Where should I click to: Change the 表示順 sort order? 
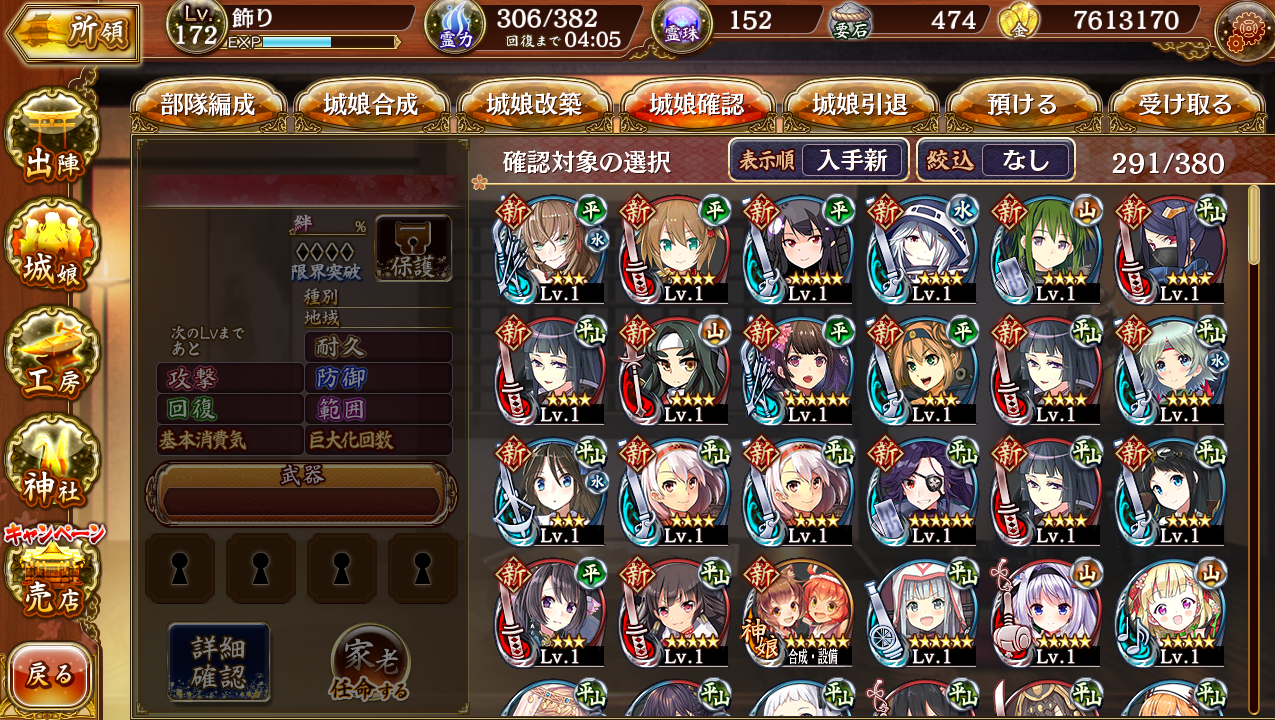coord(818,160)
